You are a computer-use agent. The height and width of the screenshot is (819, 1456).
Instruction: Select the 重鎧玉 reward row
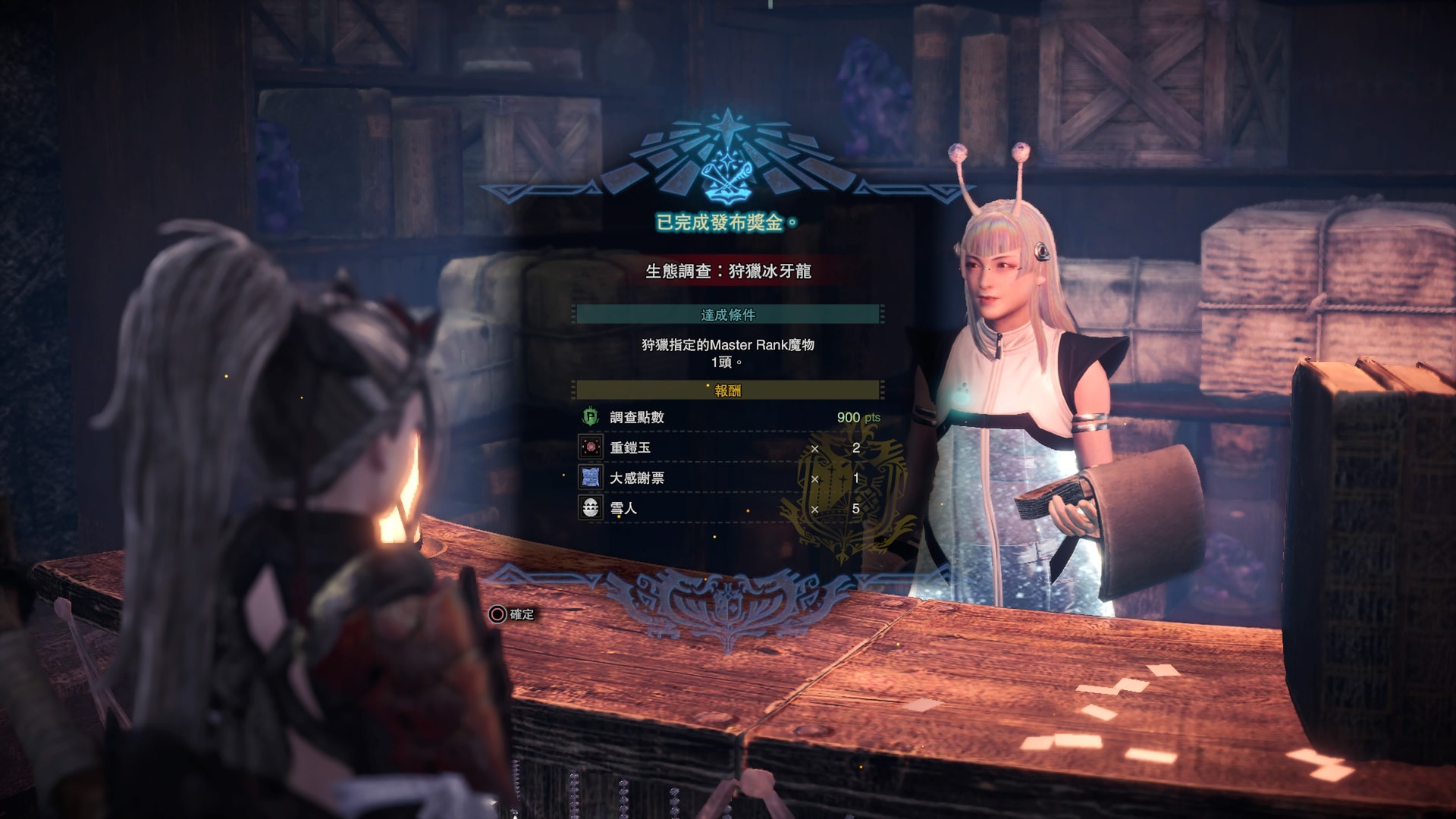pyautogui.click(x=726, y=447)
